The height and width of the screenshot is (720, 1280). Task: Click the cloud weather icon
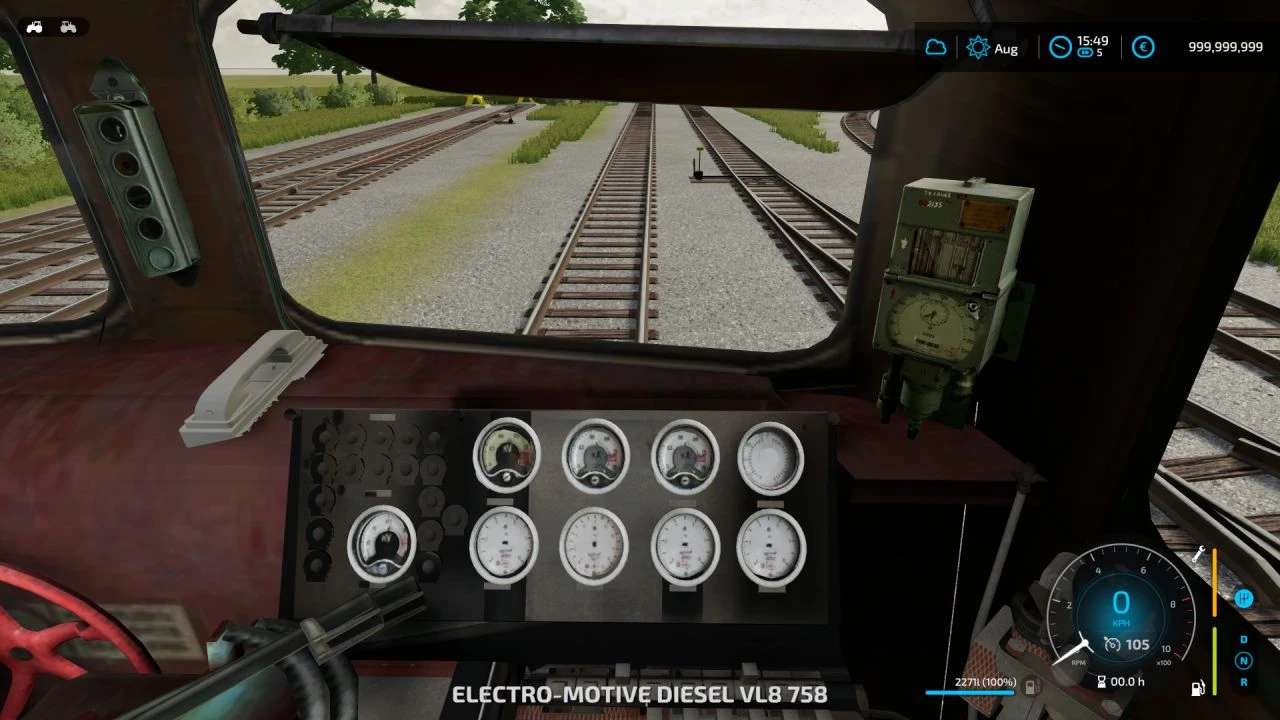click(x=936, y=47)
